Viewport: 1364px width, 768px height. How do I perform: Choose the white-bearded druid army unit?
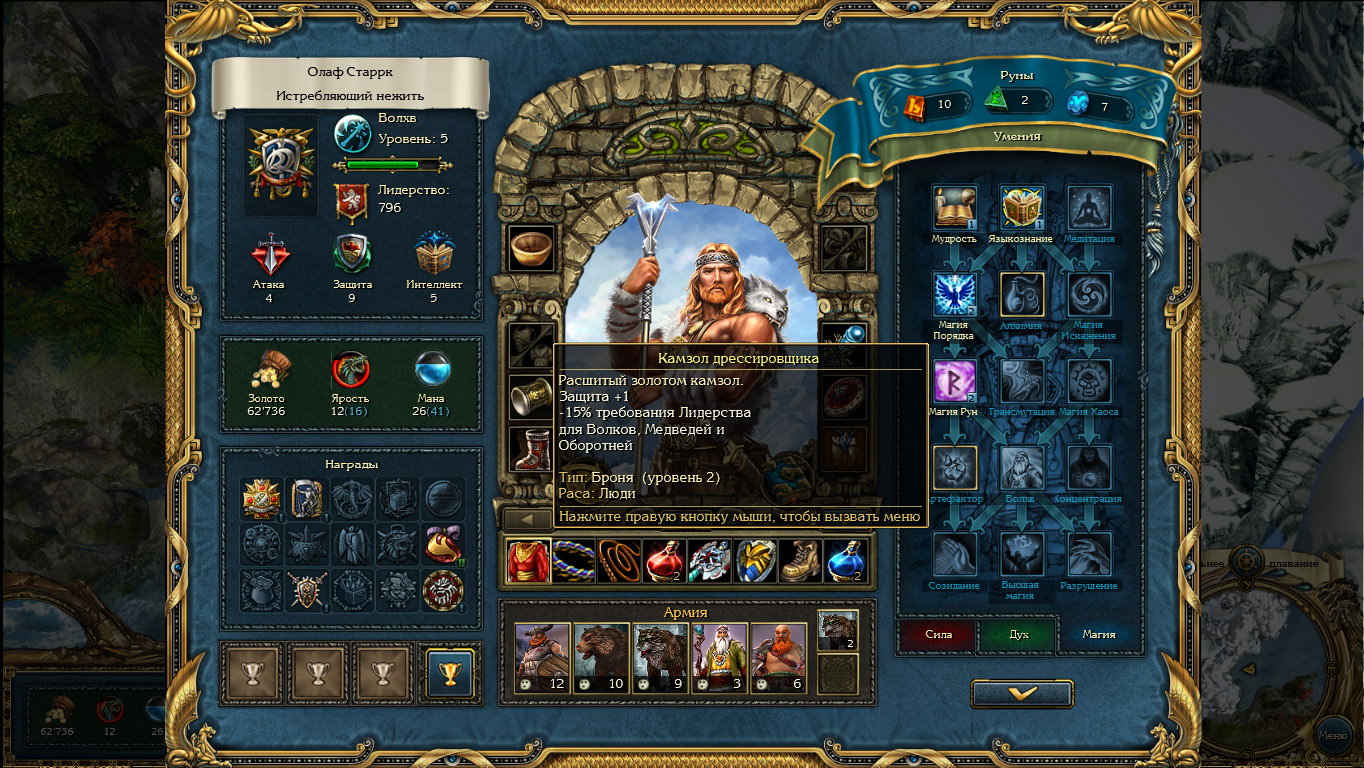[x=719, y=657]
